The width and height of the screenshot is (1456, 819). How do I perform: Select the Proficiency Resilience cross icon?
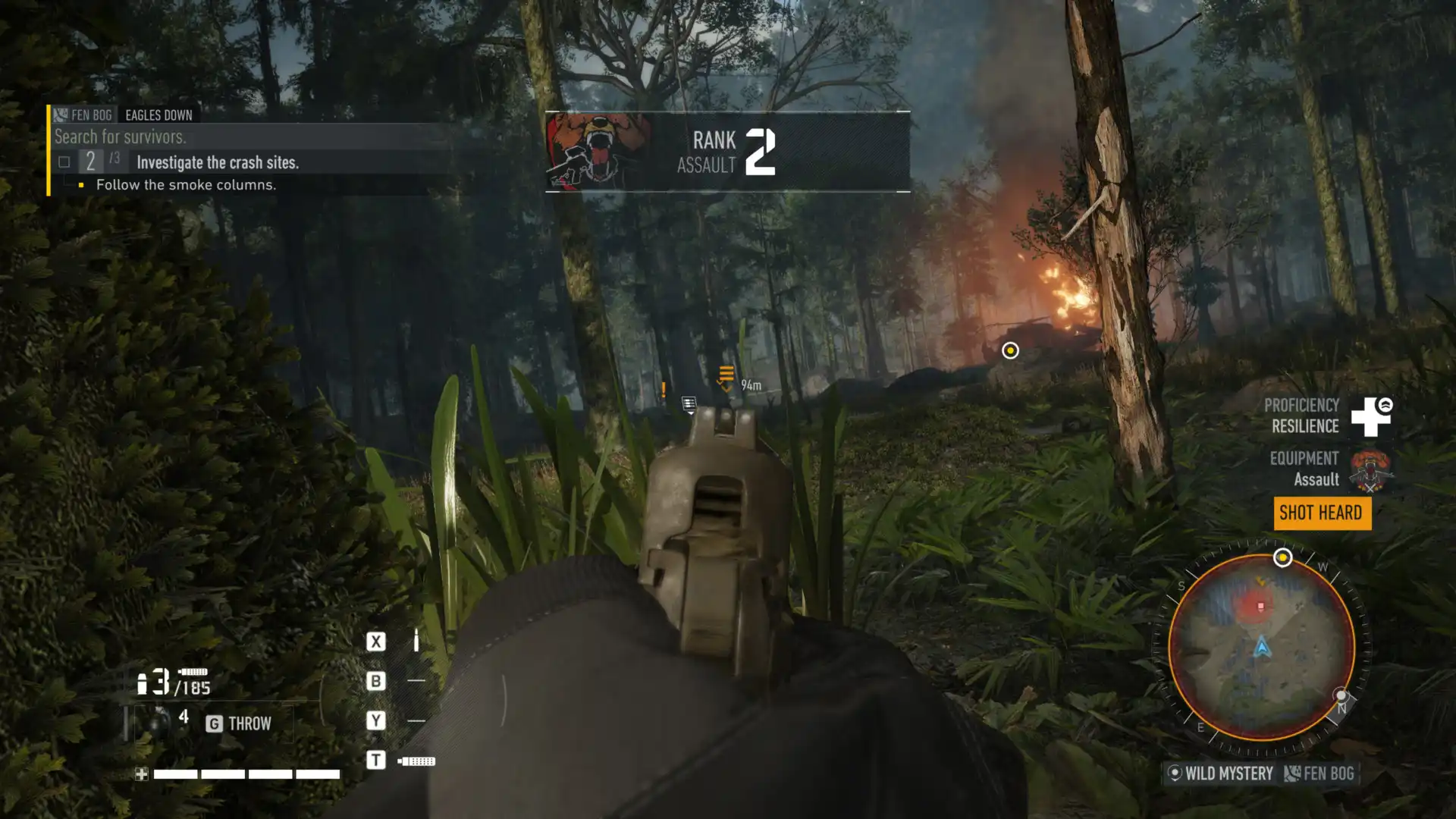pos(1371,416)
